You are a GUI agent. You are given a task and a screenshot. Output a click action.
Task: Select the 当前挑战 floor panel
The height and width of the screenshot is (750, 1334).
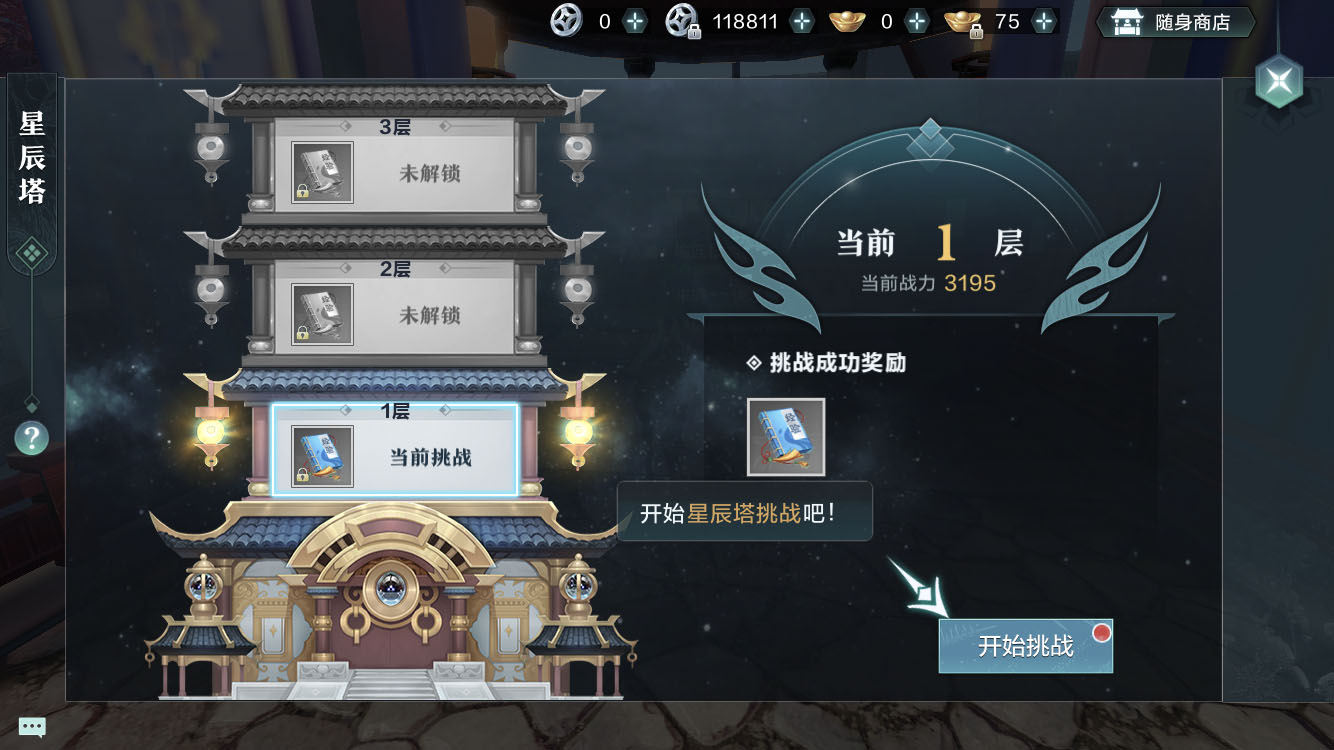pyautogui.click(x=396, y=450)
